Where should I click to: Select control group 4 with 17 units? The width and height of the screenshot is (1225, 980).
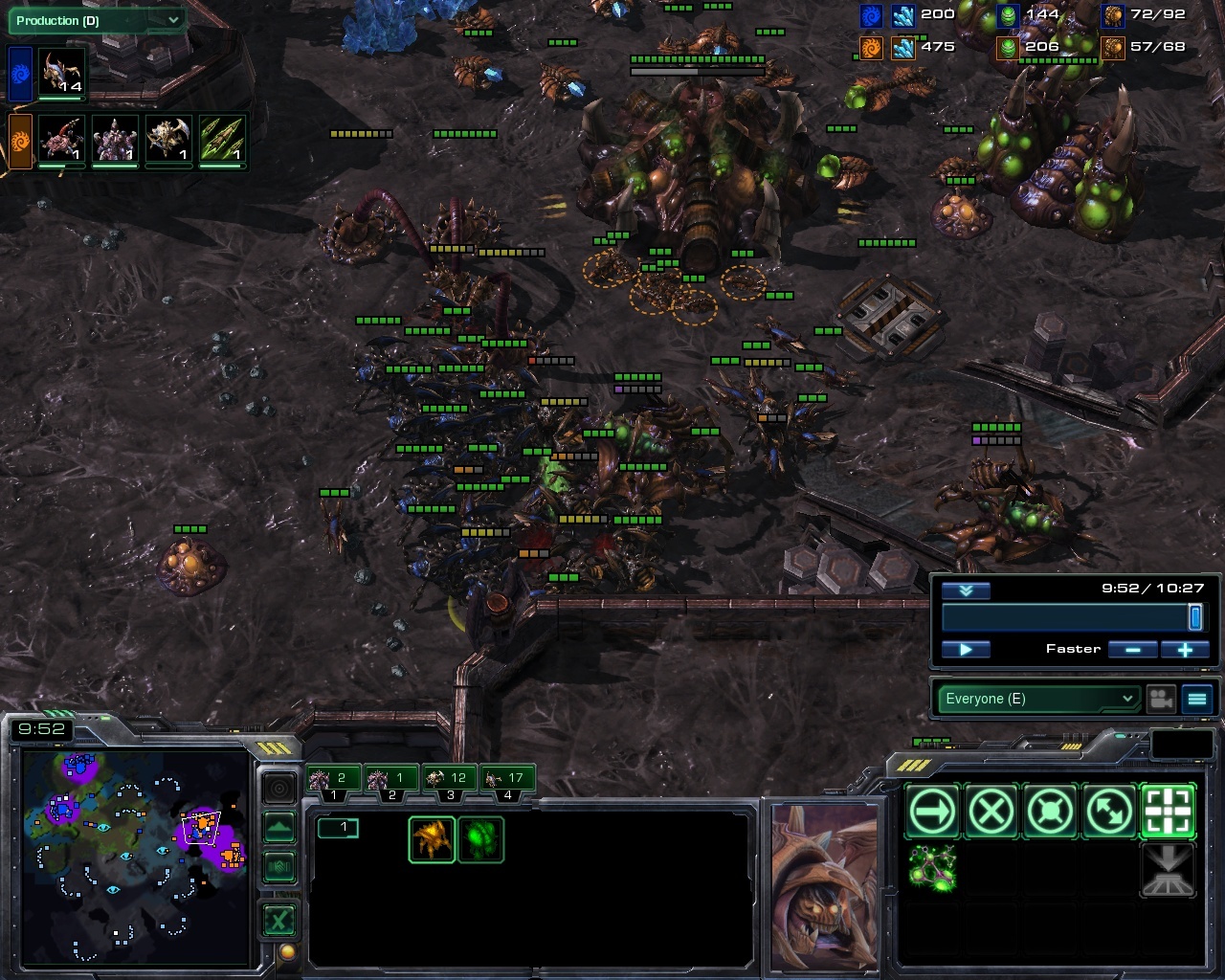tap(507, 779)
